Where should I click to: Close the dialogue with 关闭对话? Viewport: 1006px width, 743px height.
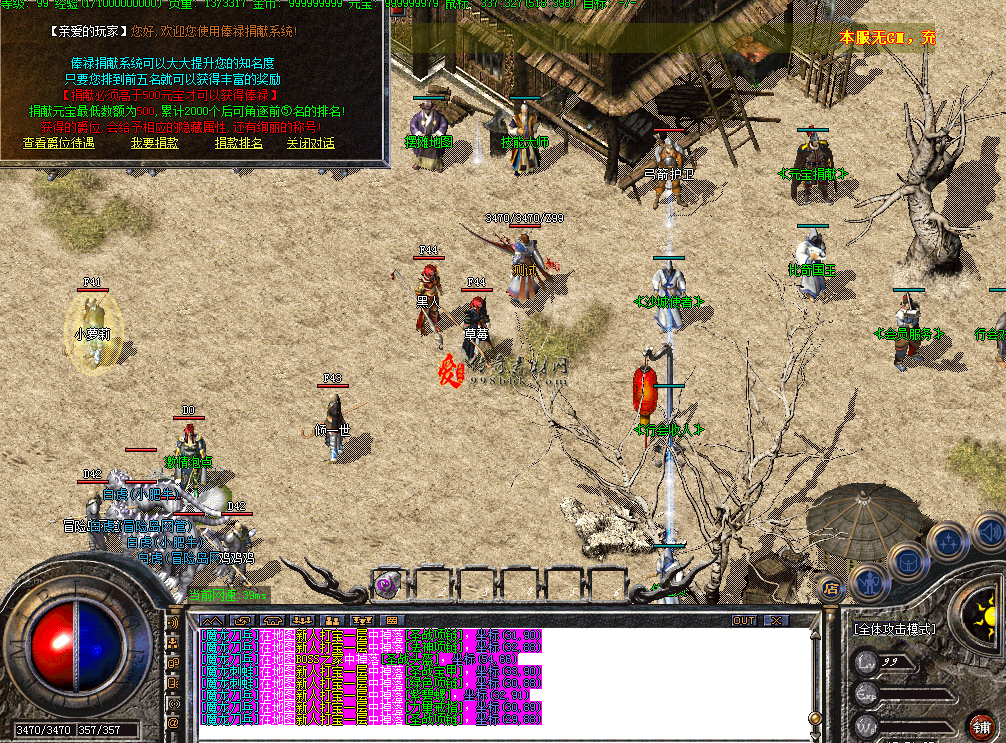[x=311, y=143]
